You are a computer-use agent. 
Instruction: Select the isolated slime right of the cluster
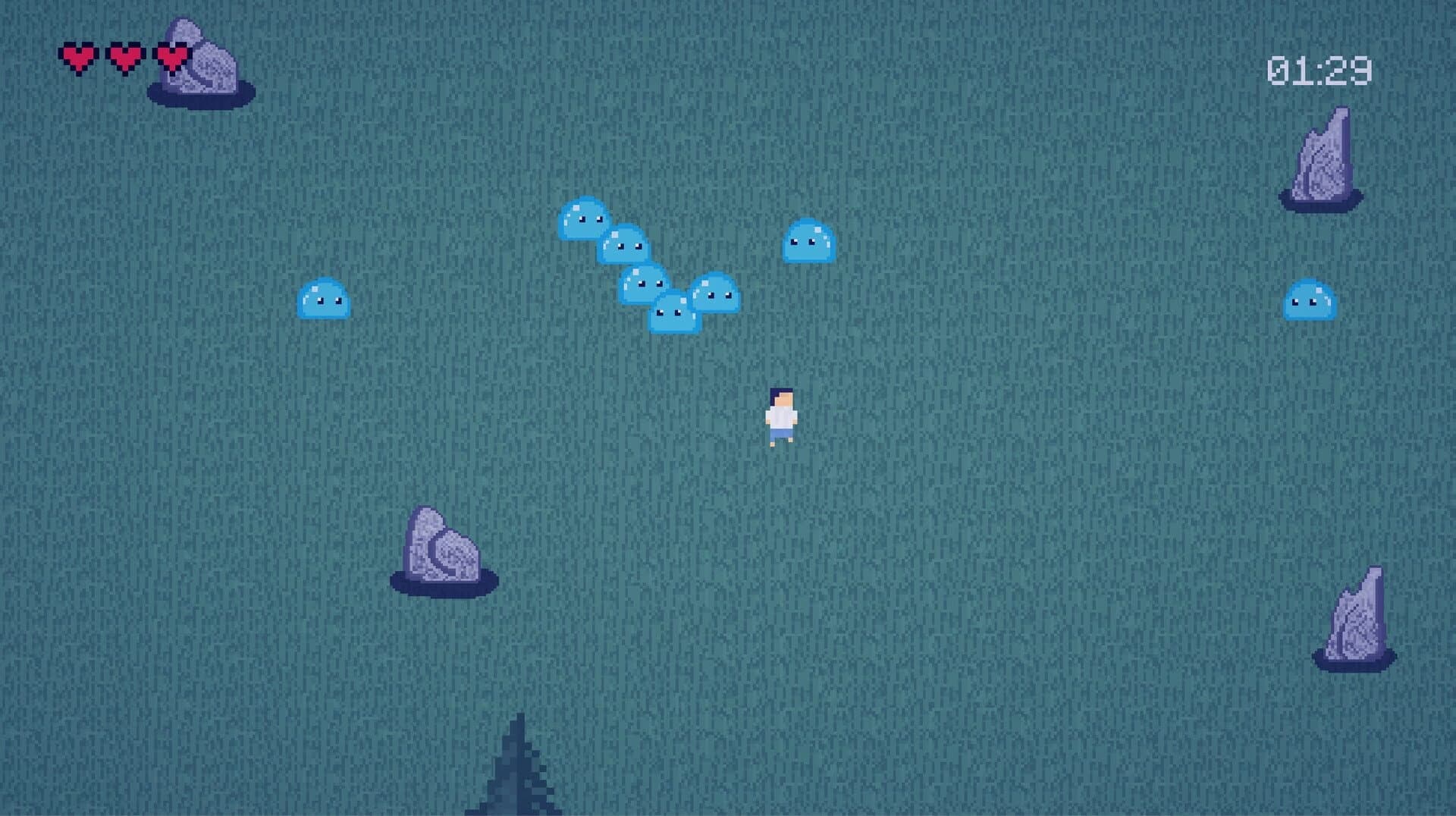coord(808,243)
